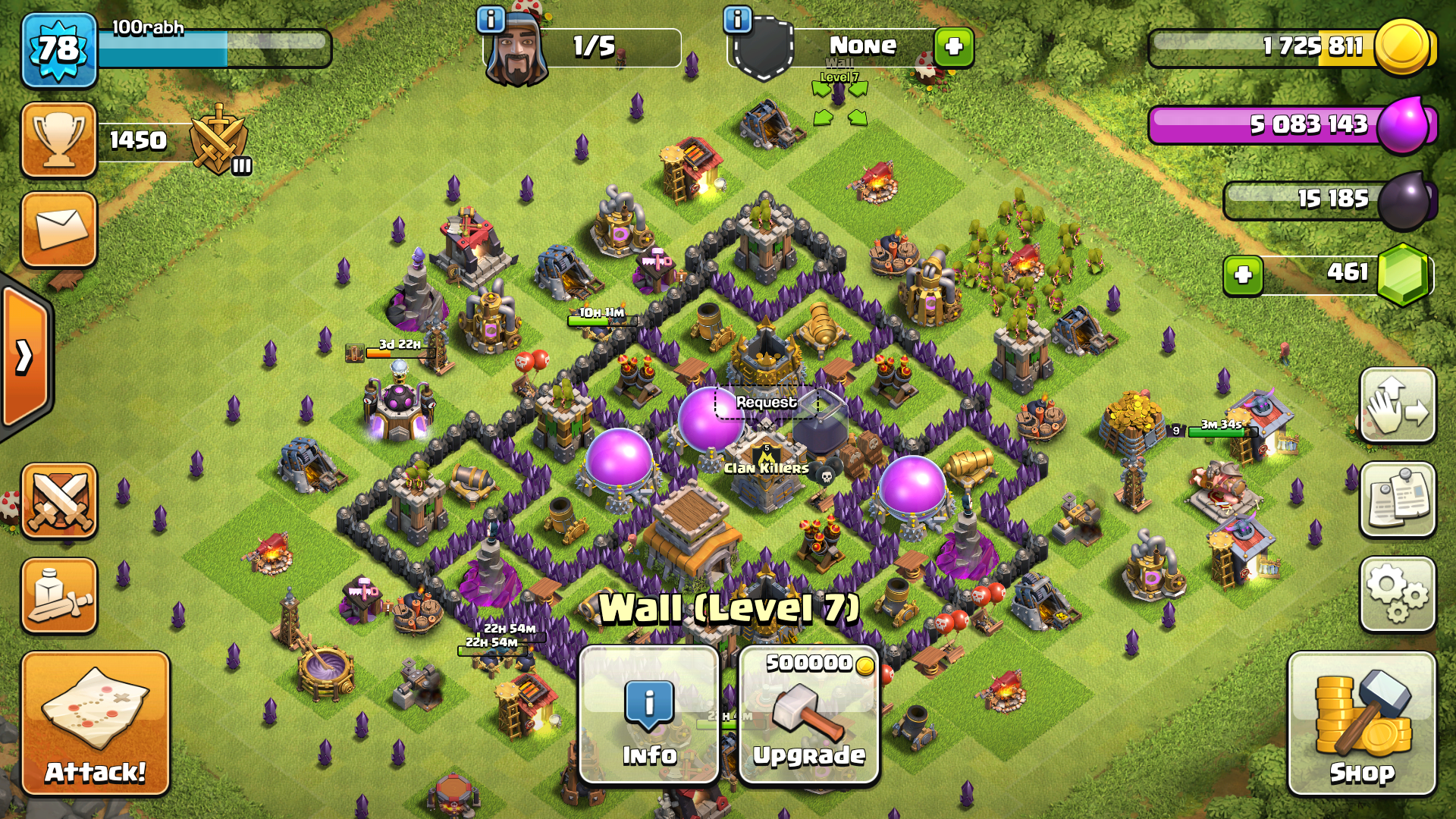The image size is (1456, 819).
Task: Open the settings gears button
Action: pos(1398,595)
